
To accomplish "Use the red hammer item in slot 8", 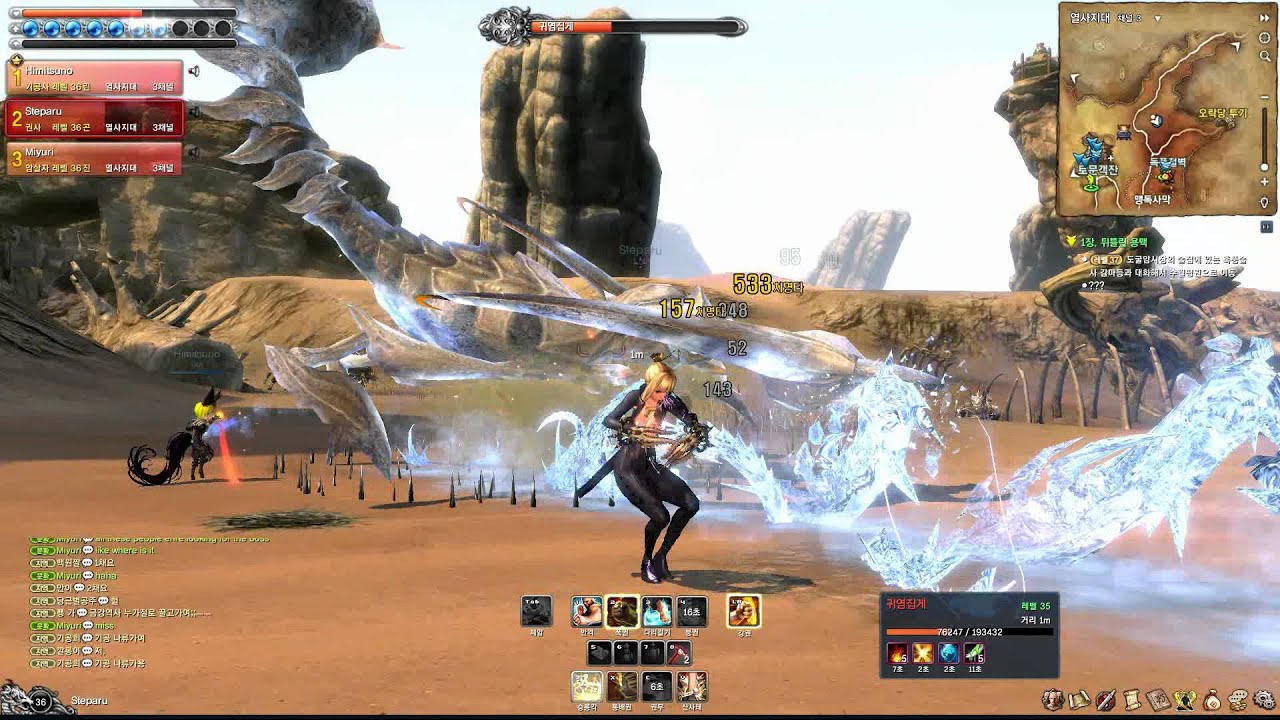I will coord(679,653).
